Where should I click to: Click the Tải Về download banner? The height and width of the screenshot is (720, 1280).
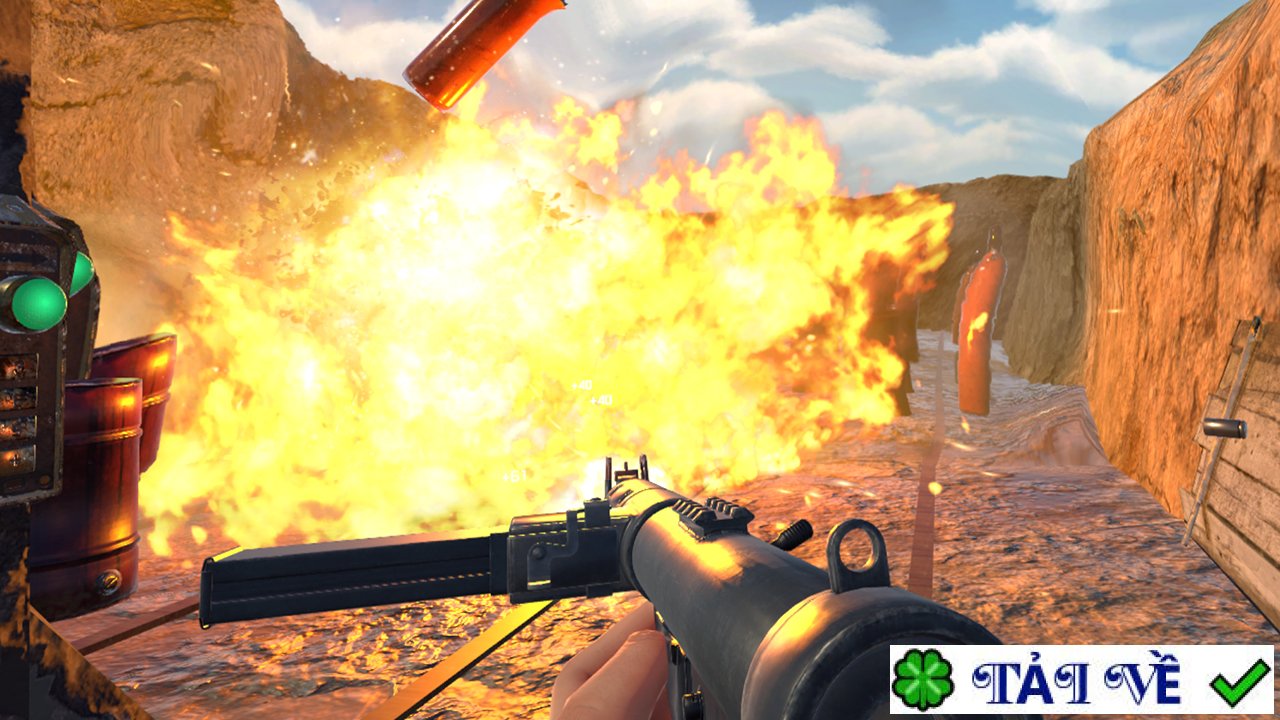tap(1081, 680)
